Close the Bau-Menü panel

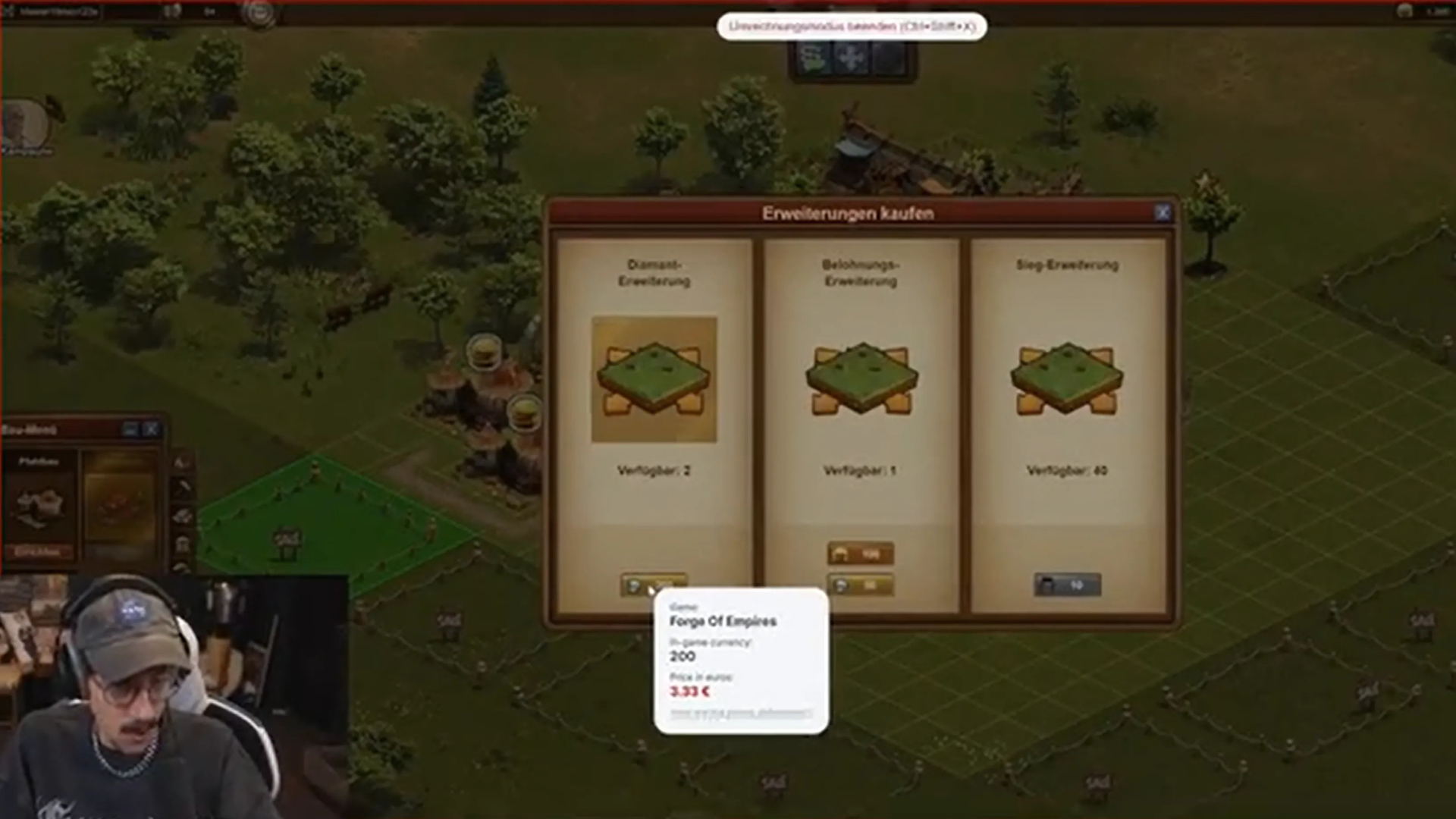(x=152, y=429)
